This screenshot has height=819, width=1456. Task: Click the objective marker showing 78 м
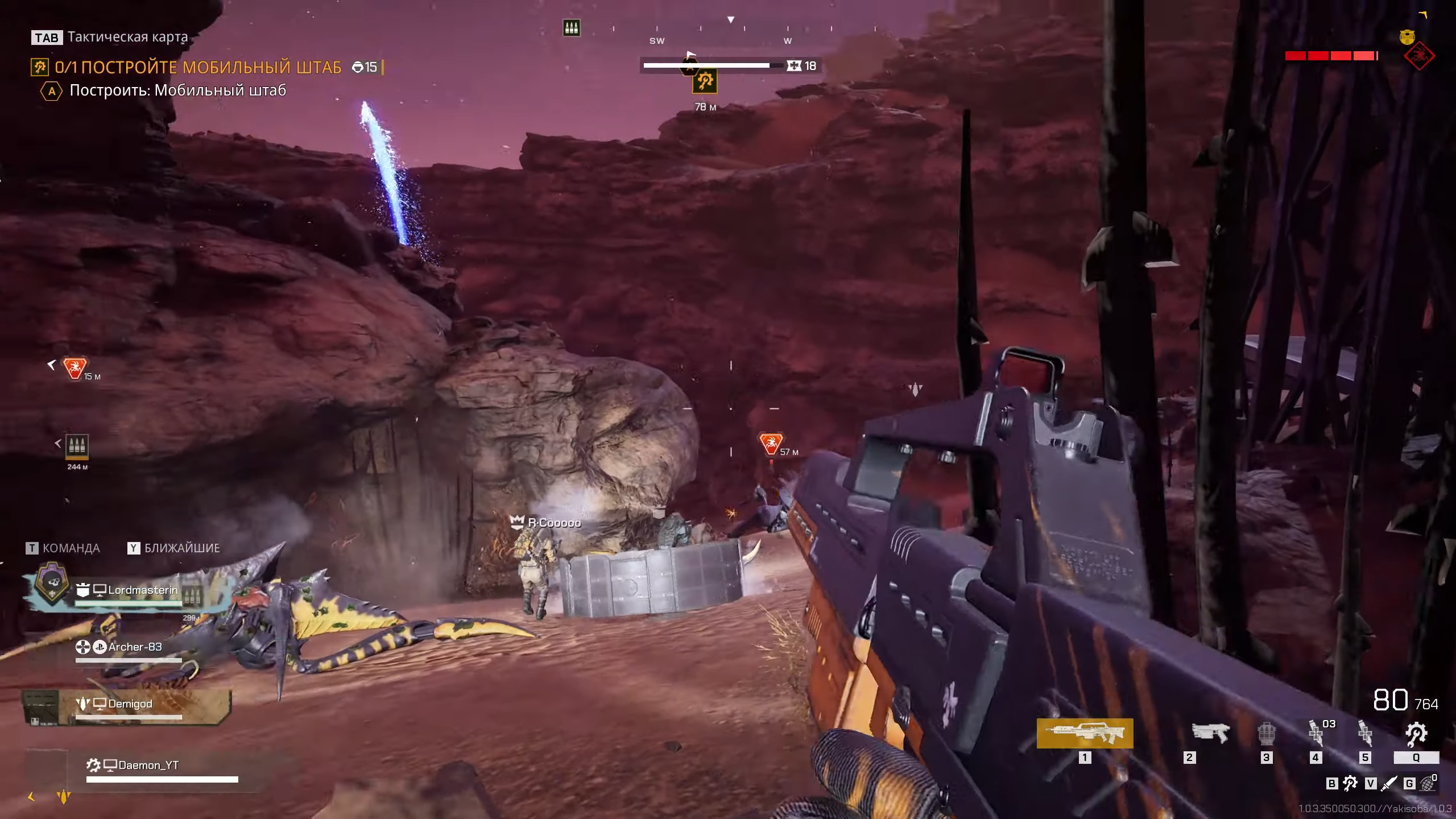[705, 82]
